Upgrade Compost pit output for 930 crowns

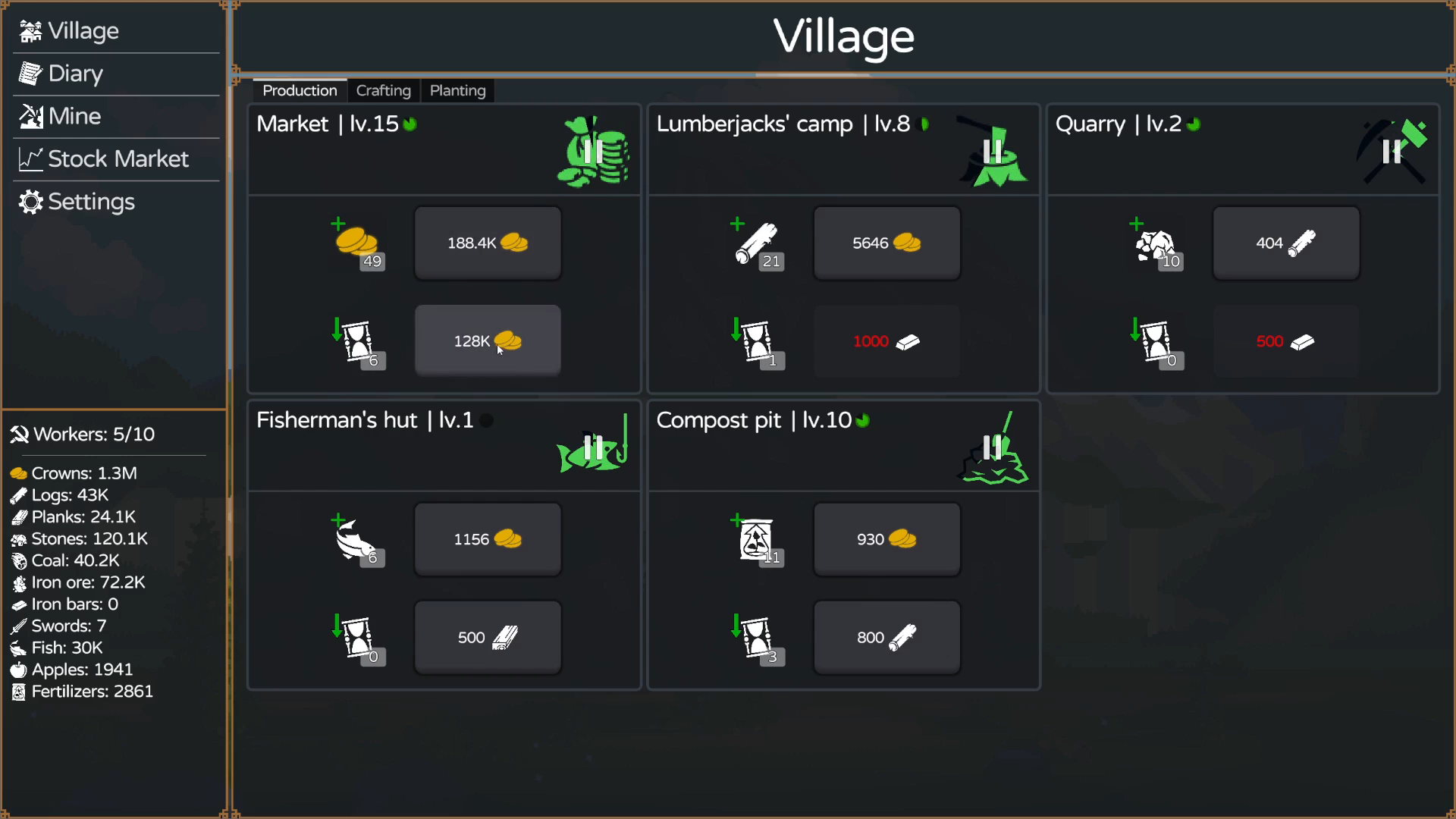886,539
